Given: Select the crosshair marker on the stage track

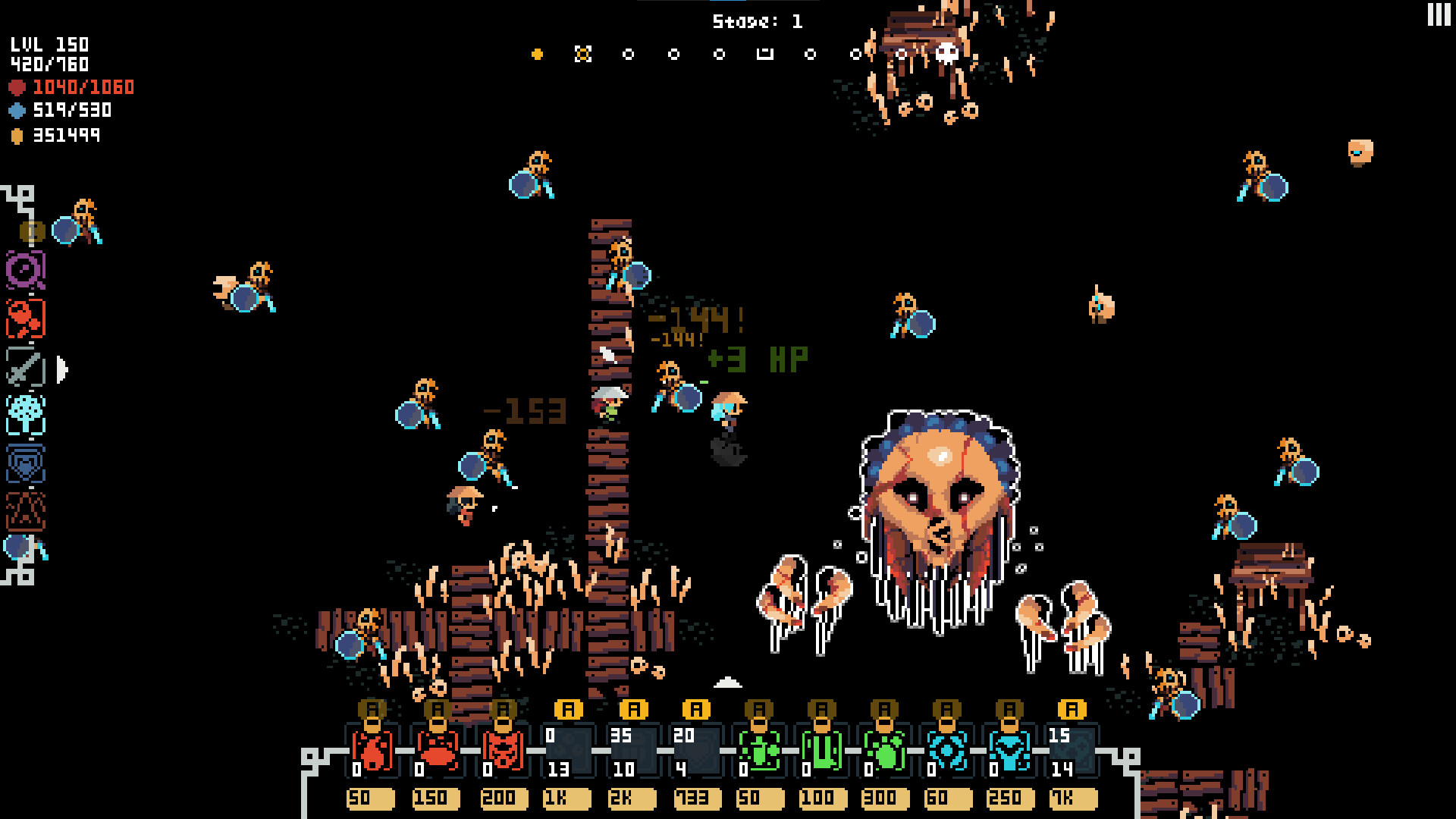Looking at the screenshot, I should click(584, 53).
